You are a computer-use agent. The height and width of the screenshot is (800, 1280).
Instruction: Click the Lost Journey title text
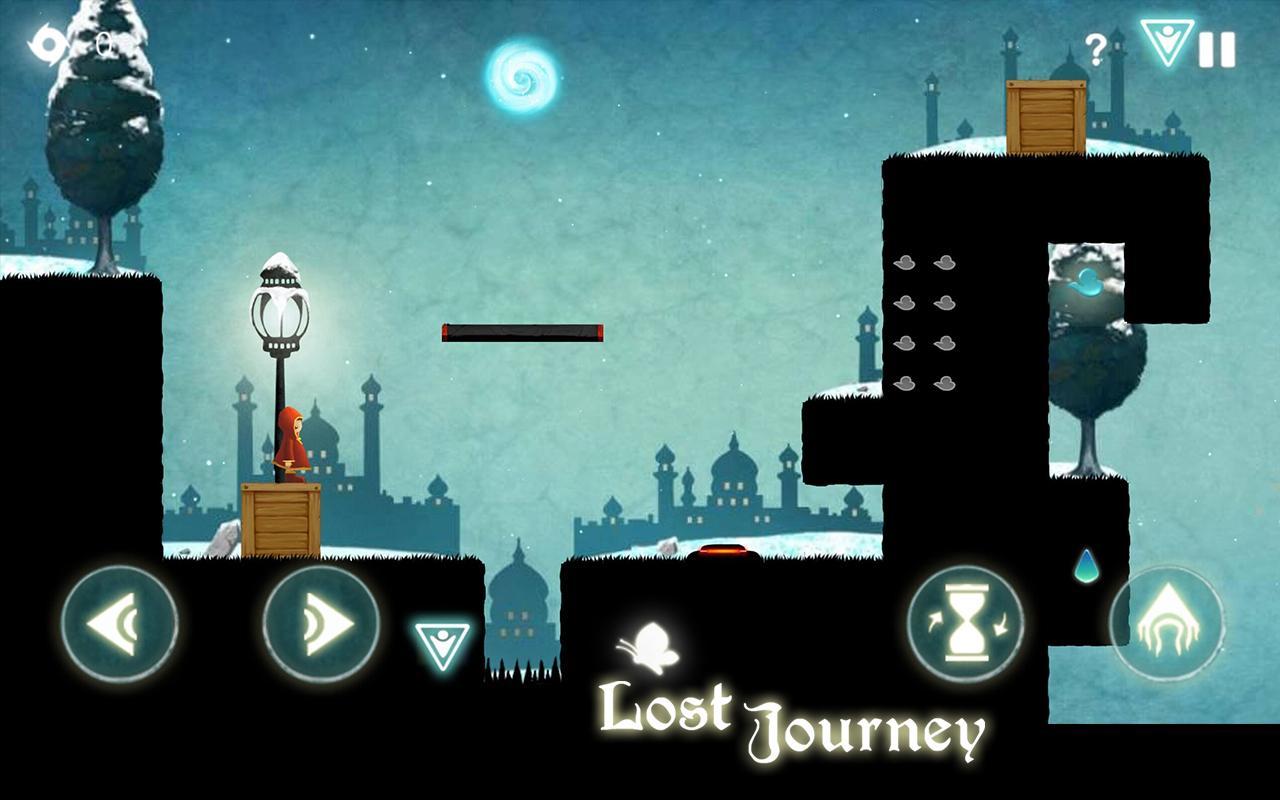pyautogui.click(x=790, y=722)
